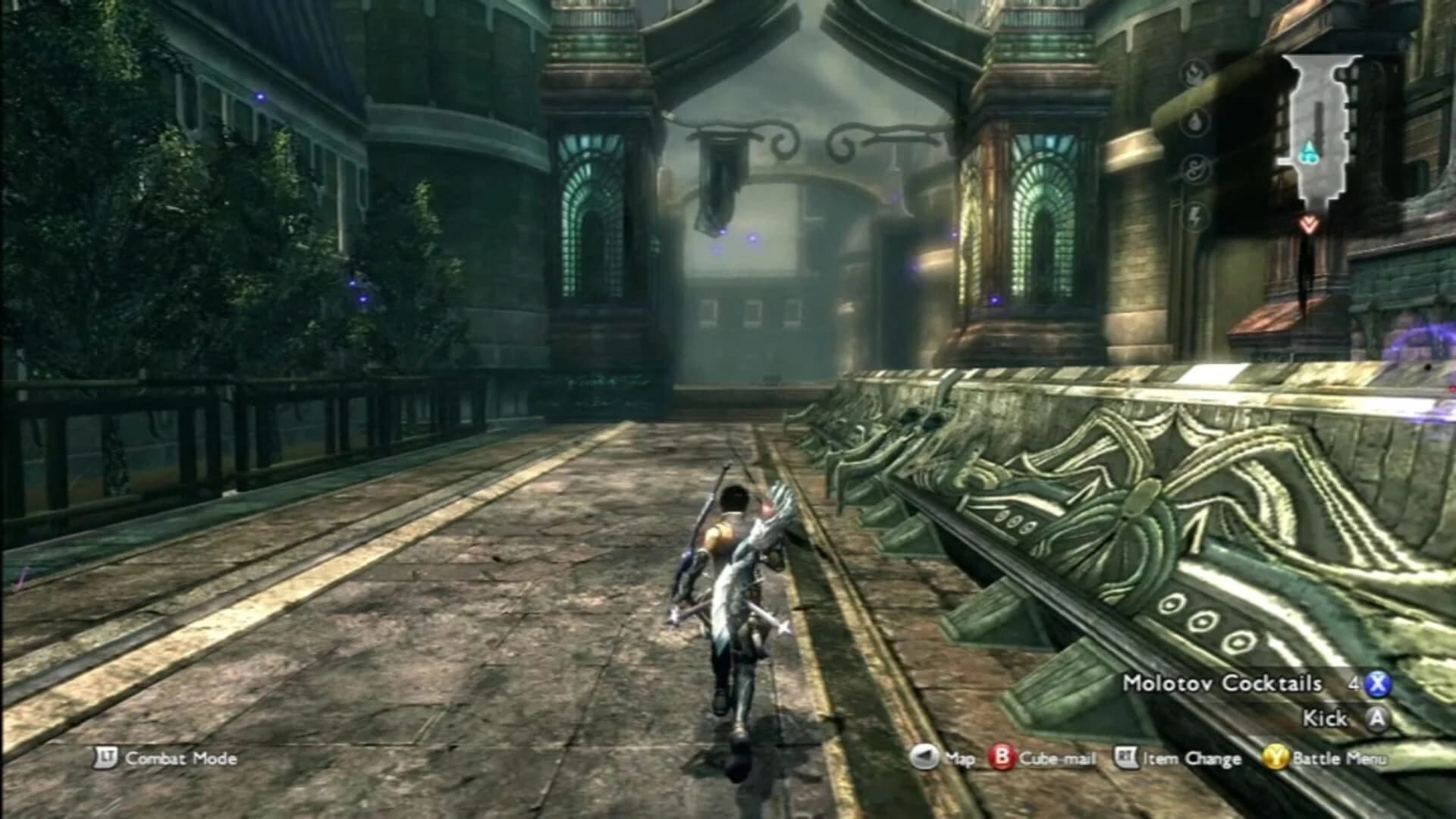Click the red objective arrow below minimap

[x=1307, y=223]
